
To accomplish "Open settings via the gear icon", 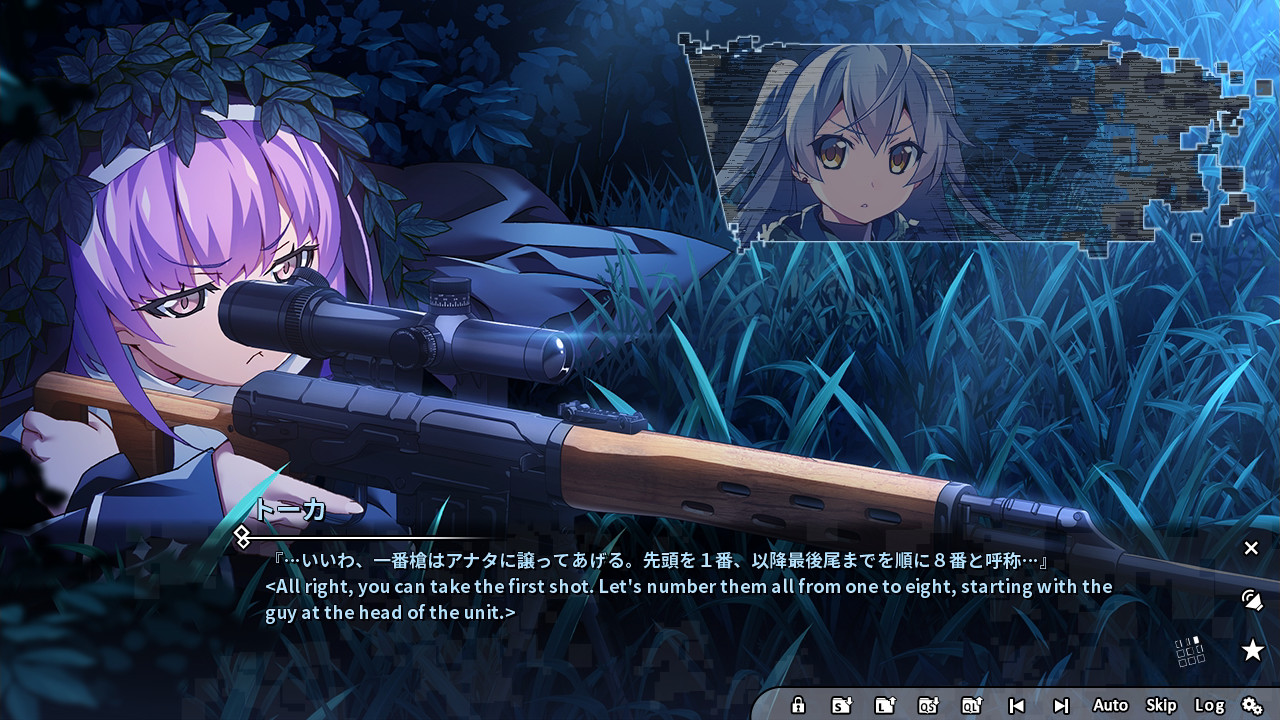I will click(1251, 705).
